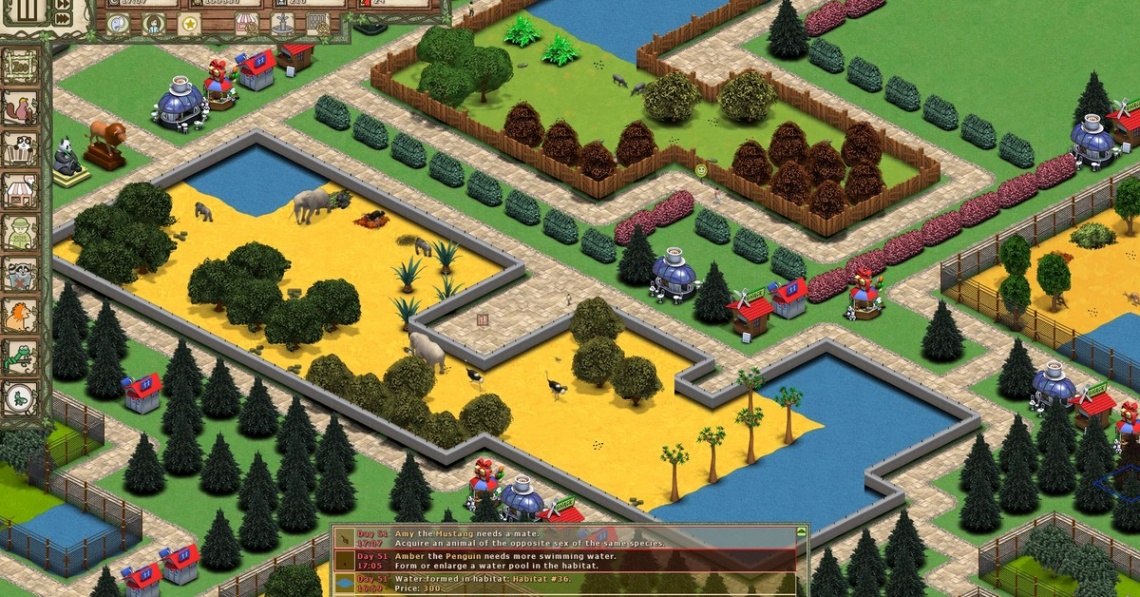Open the elephant icon in top panel
Viewport: 1140px width, 597px height.
click(x=119, y=24)
